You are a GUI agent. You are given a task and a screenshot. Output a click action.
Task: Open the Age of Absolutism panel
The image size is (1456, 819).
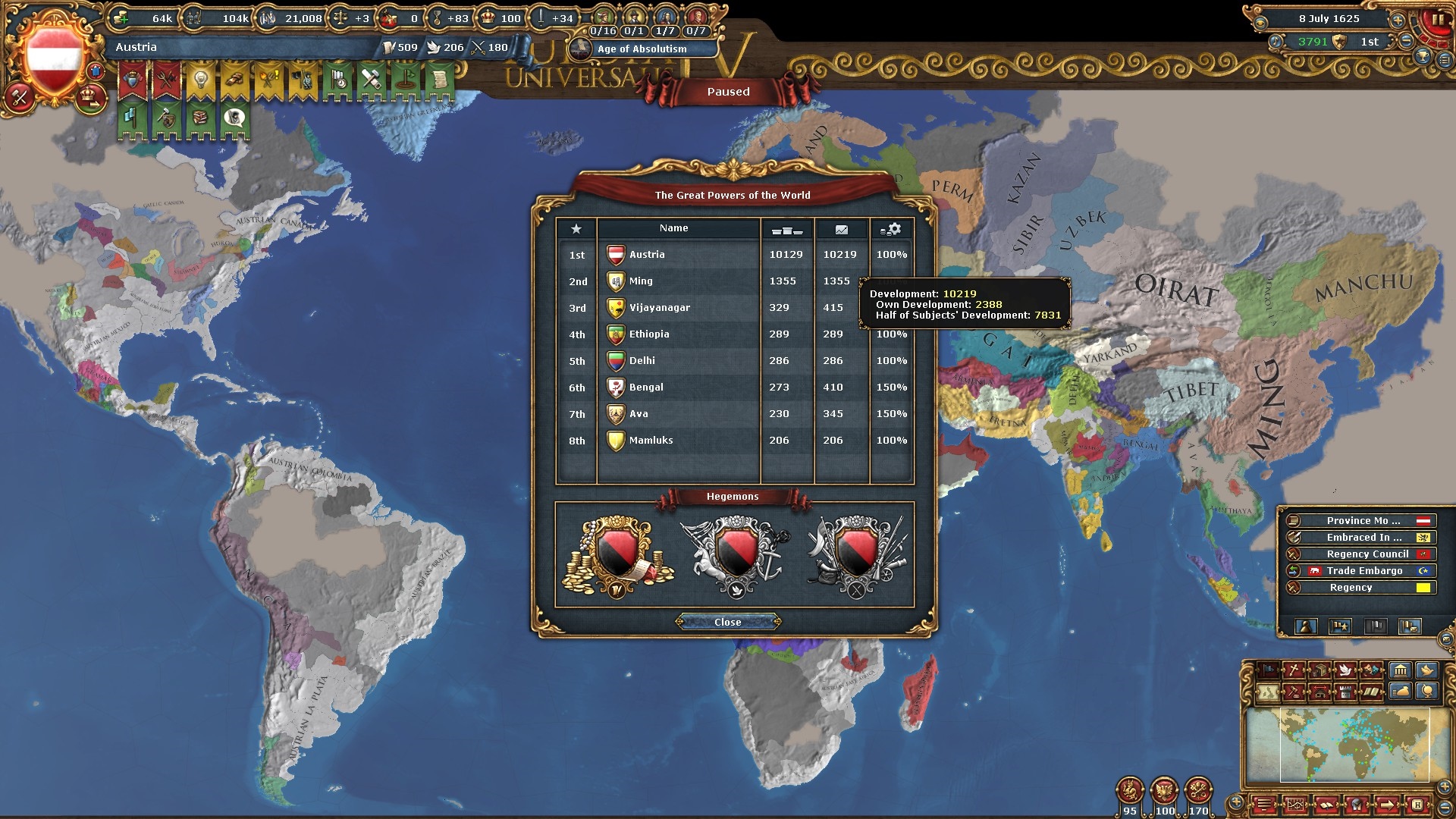642,49
